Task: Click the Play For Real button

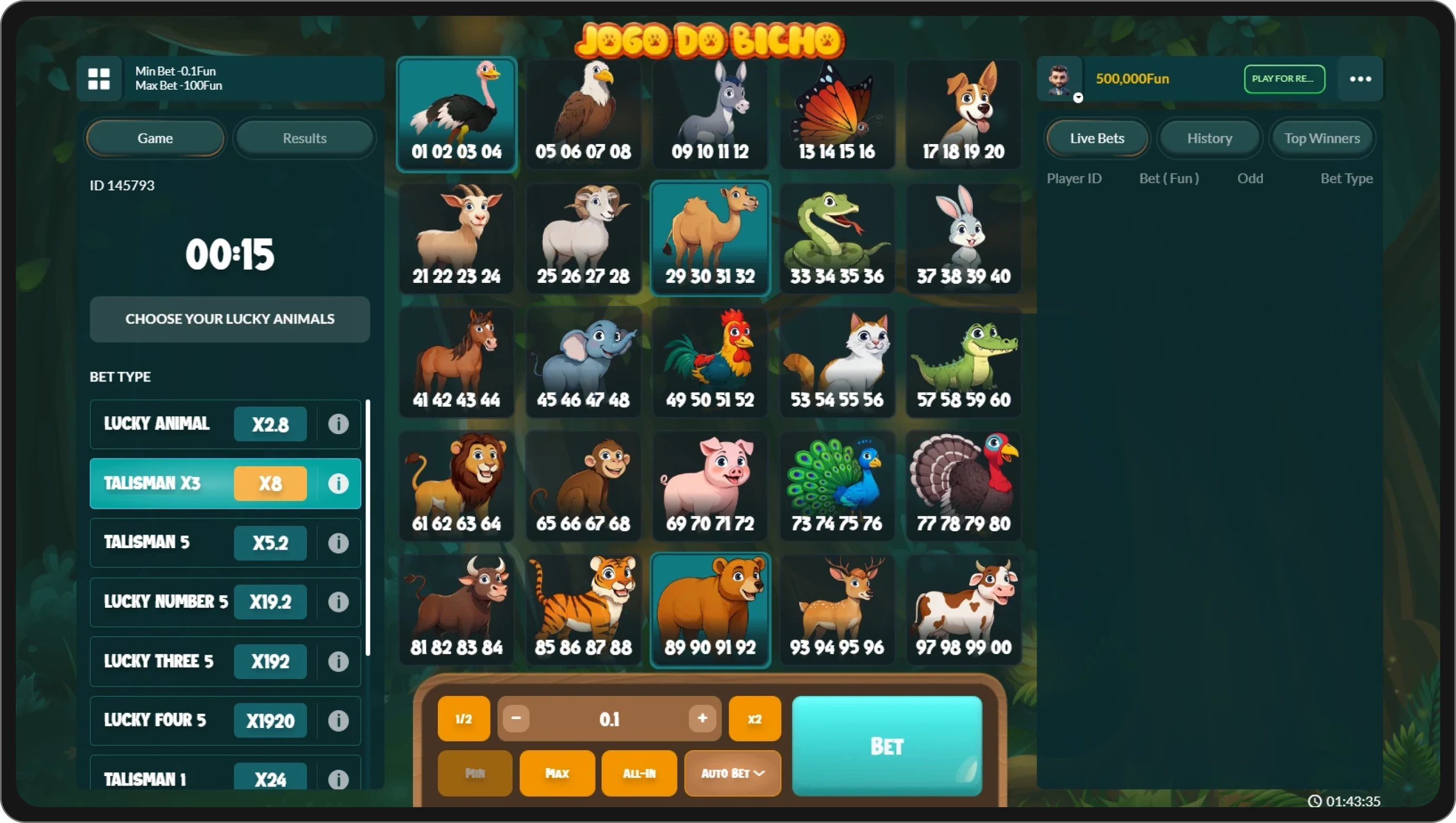Action: (1283, 79)
